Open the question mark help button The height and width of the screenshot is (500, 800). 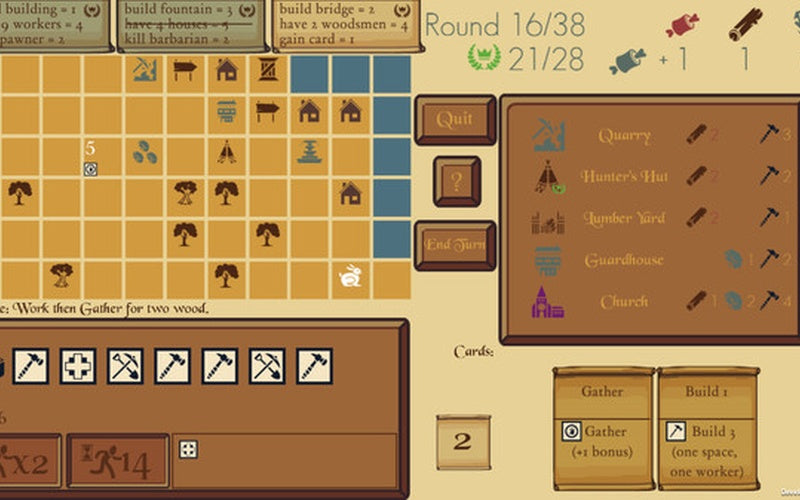tap(456, 182)
